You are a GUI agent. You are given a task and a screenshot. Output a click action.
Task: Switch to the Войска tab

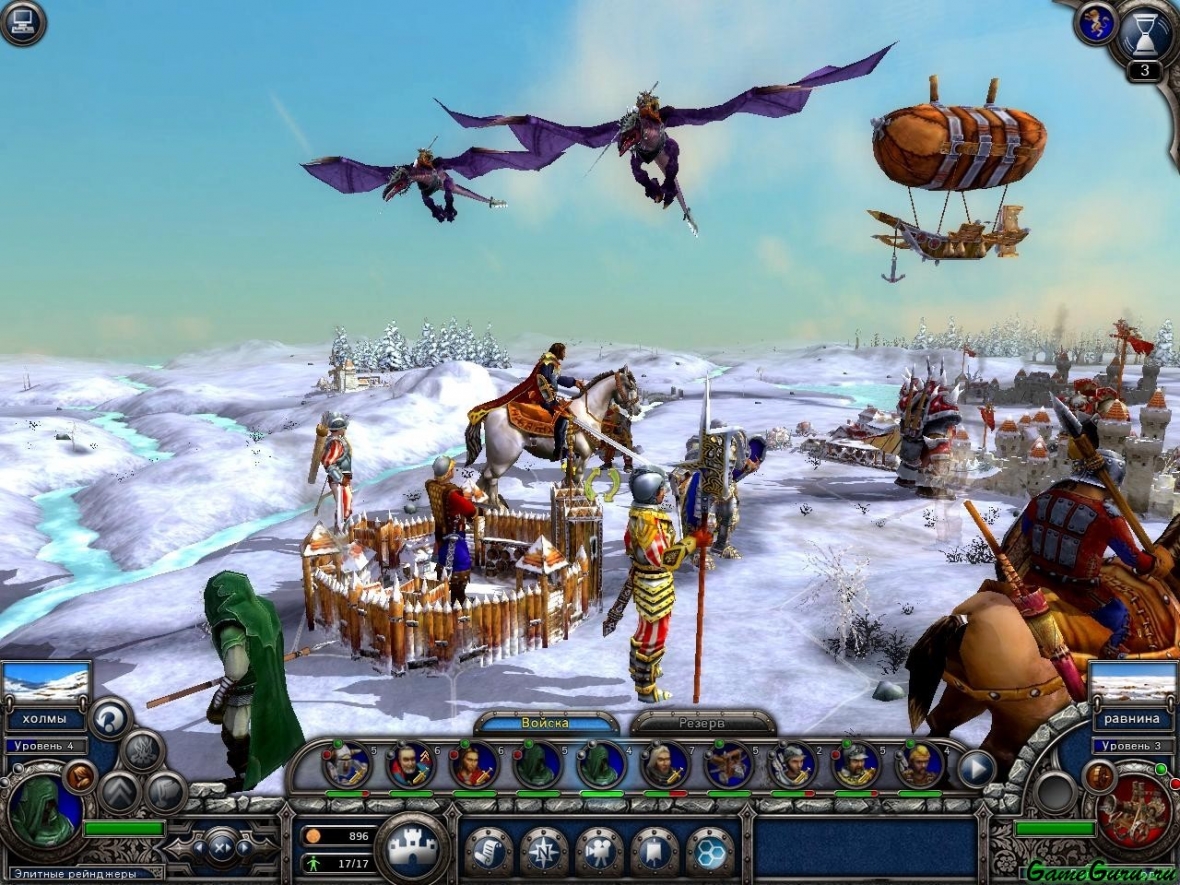click(x=545, y=722)
